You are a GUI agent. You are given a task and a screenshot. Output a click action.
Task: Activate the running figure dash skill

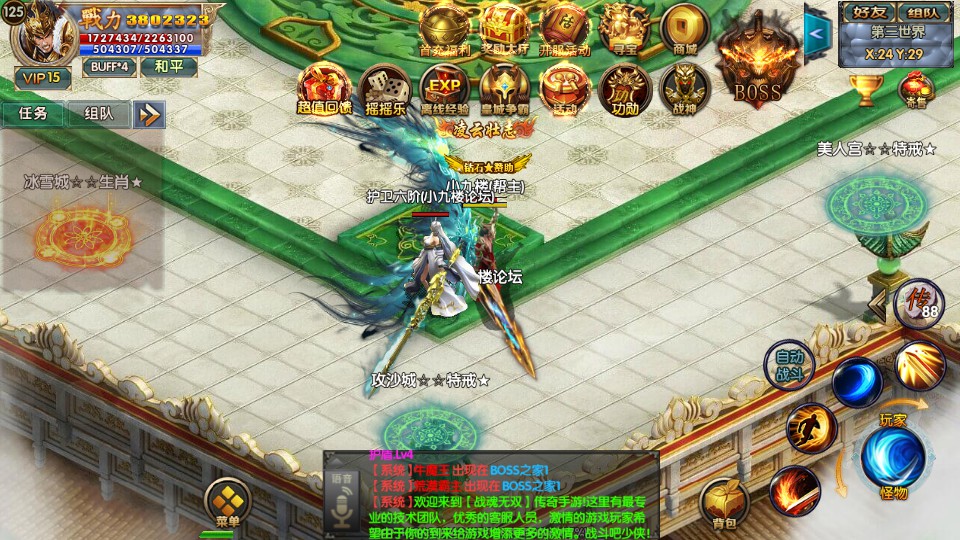click(810, 428)
